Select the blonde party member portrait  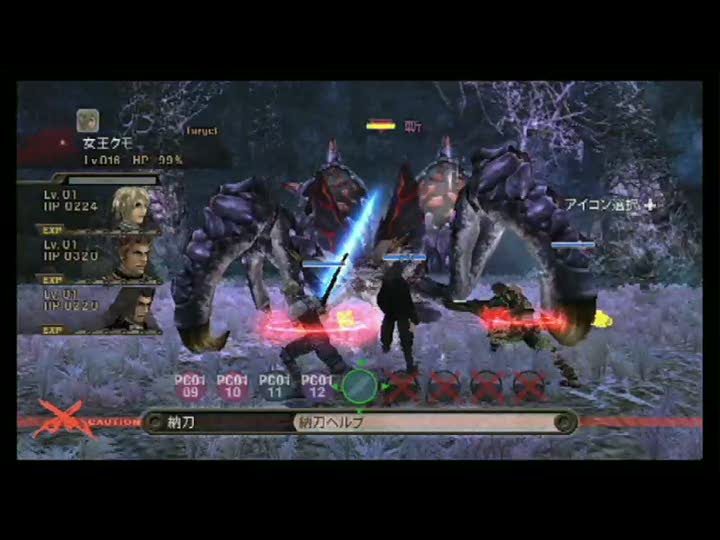tap(135, 207)
